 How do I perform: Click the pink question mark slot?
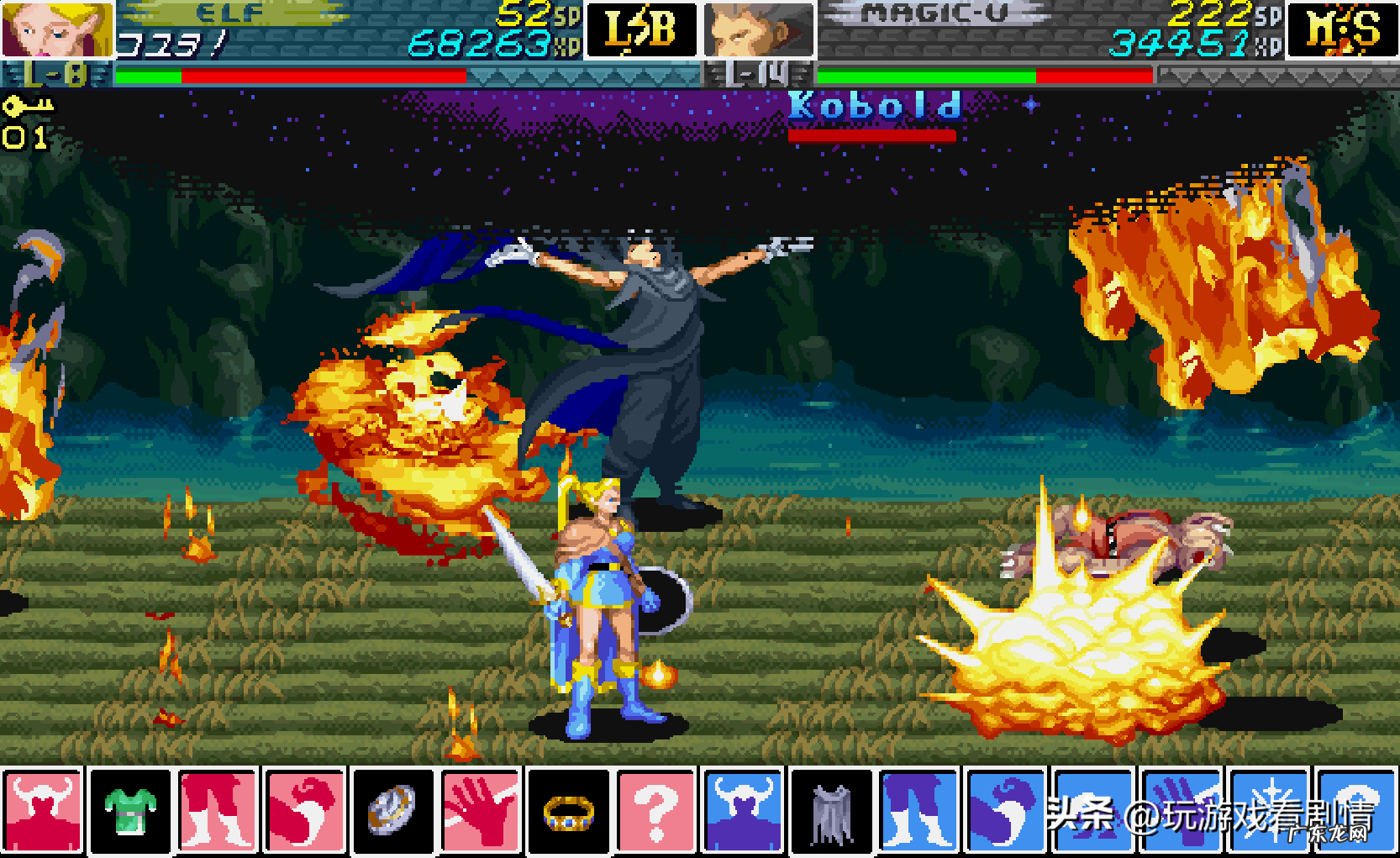pos(656,811)
